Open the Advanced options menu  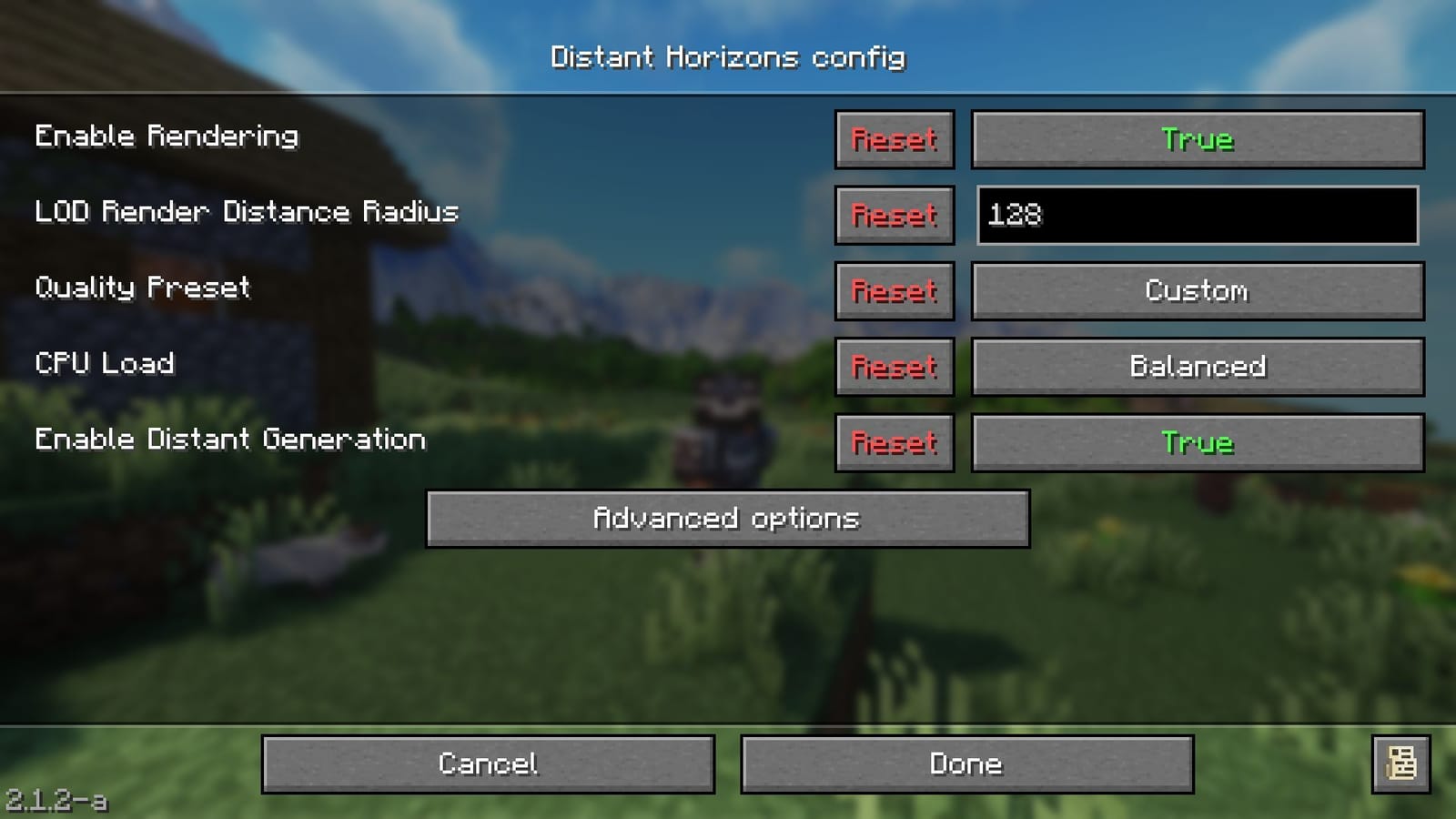click(727, 519)
